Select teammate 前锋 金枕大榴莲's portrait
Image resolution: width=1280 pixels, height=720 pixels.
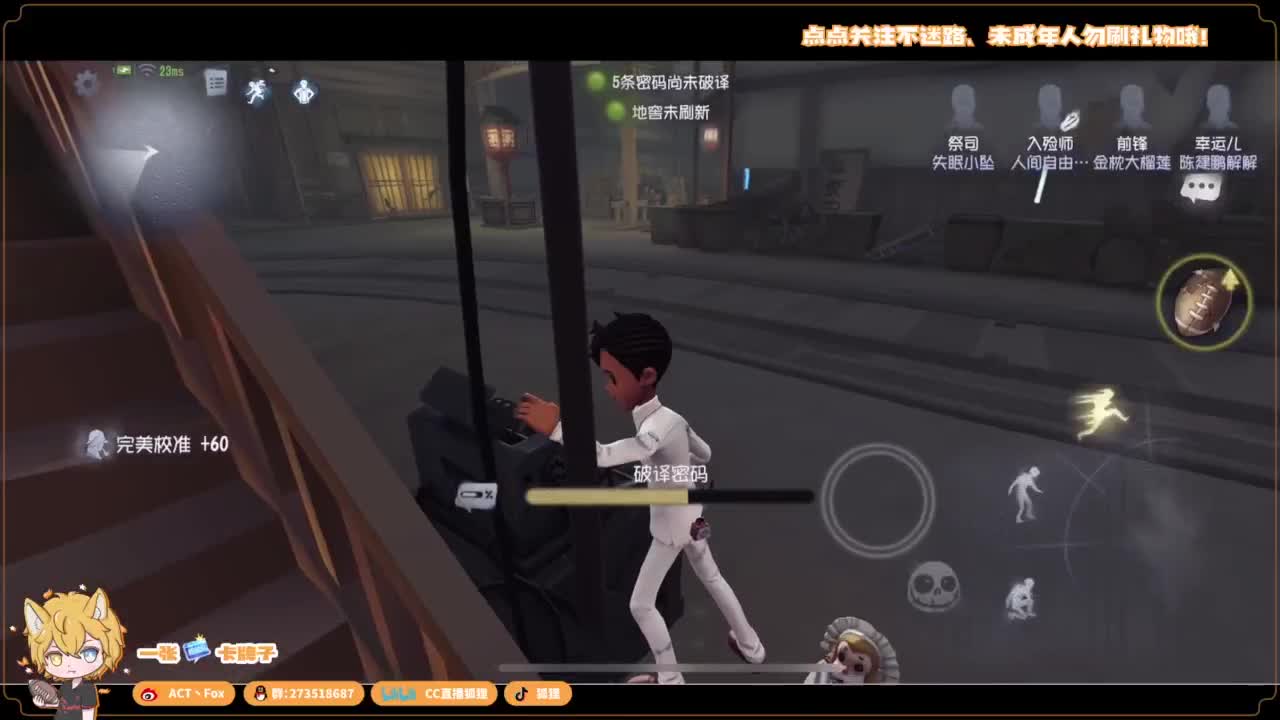coord(1131,105)
